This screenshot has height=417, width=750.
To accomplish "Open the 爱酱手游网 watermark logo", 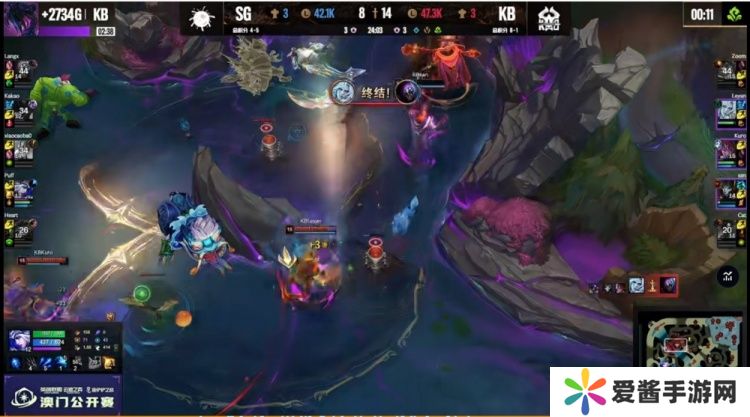I will point(645,390).
